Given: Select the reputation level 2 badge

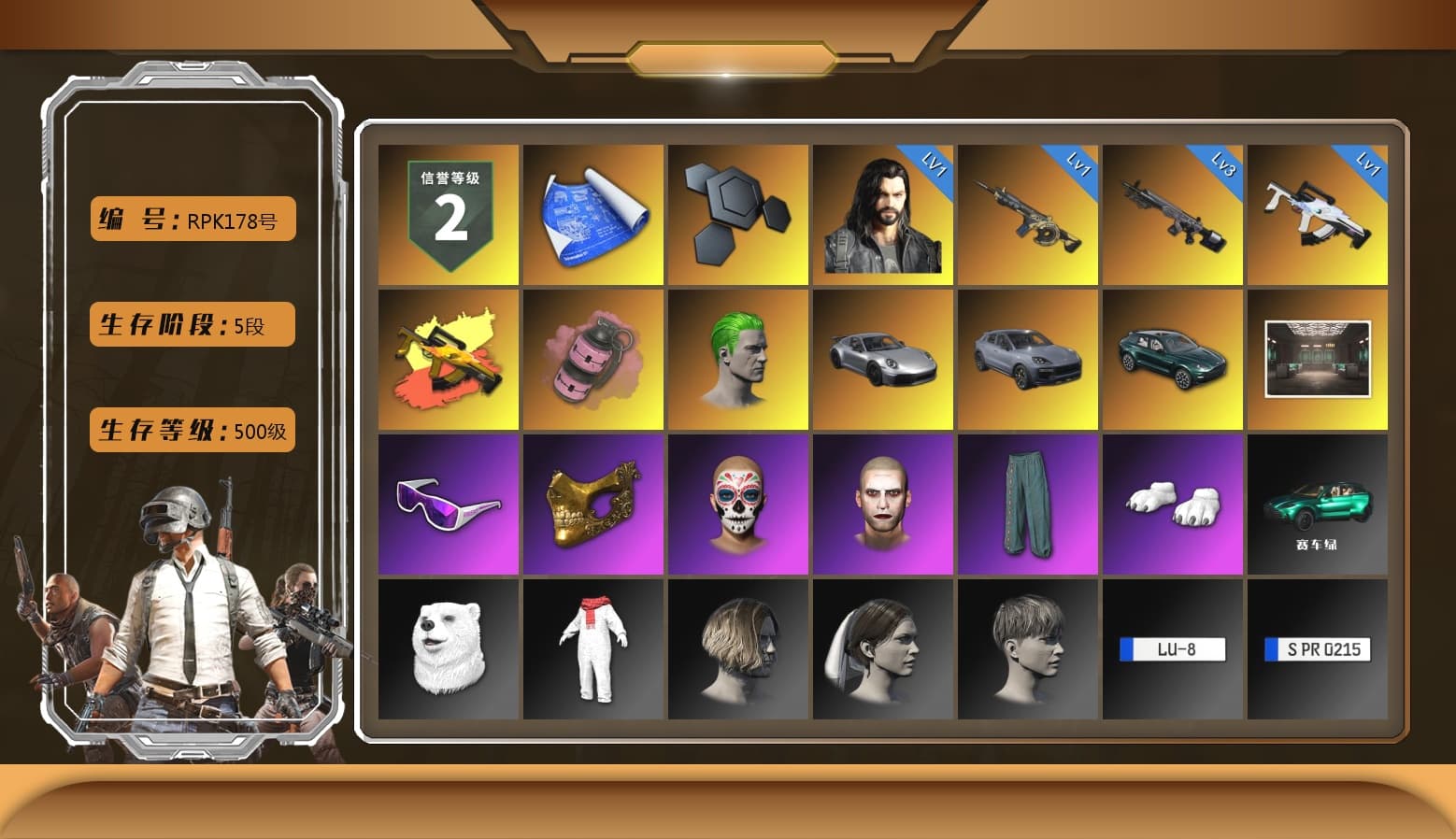Looking at the screenshot, I should [448, 213].
